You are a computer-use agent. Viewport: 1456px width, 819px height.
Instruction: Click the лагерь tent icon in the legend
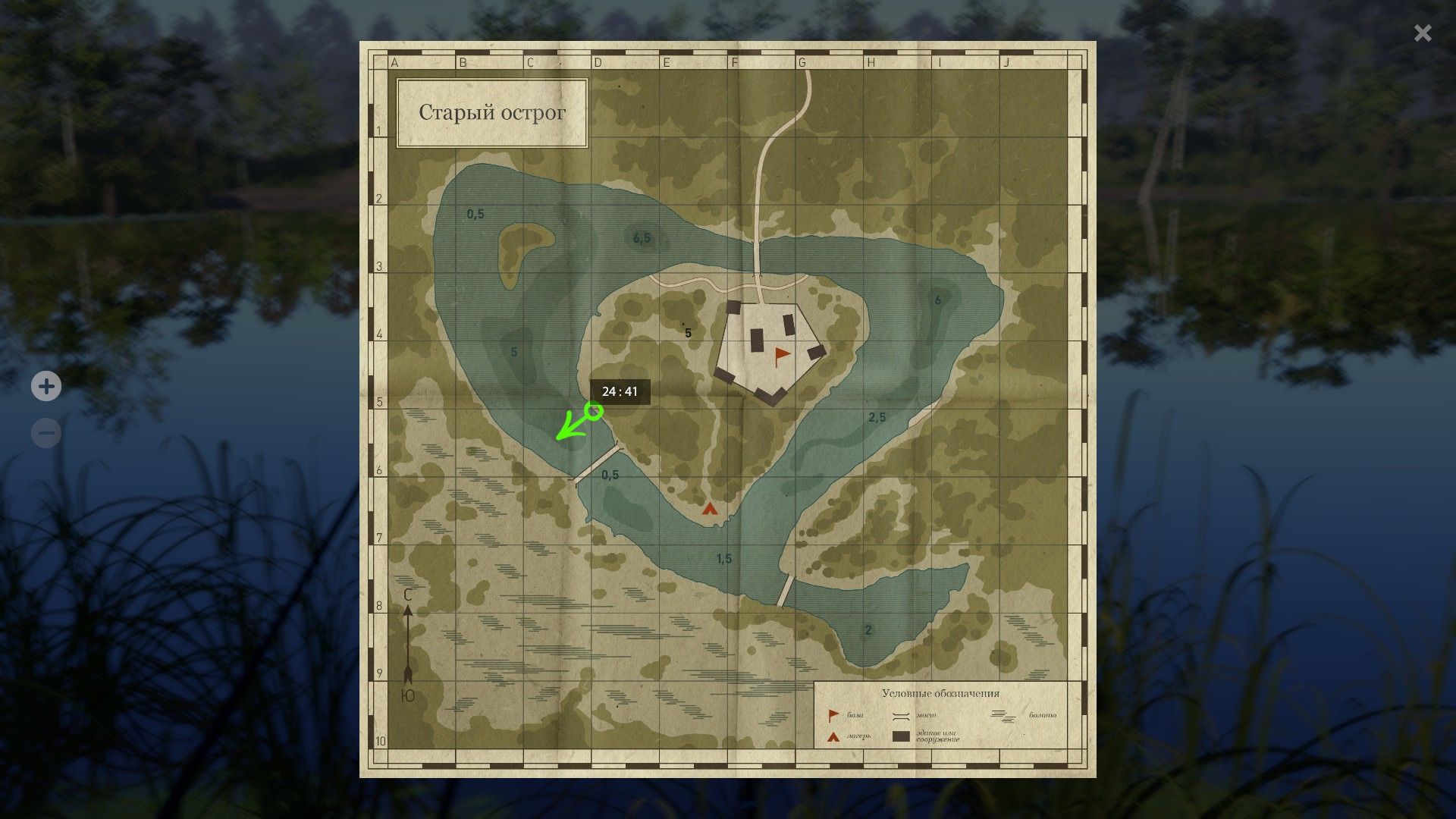click(832, 736)
